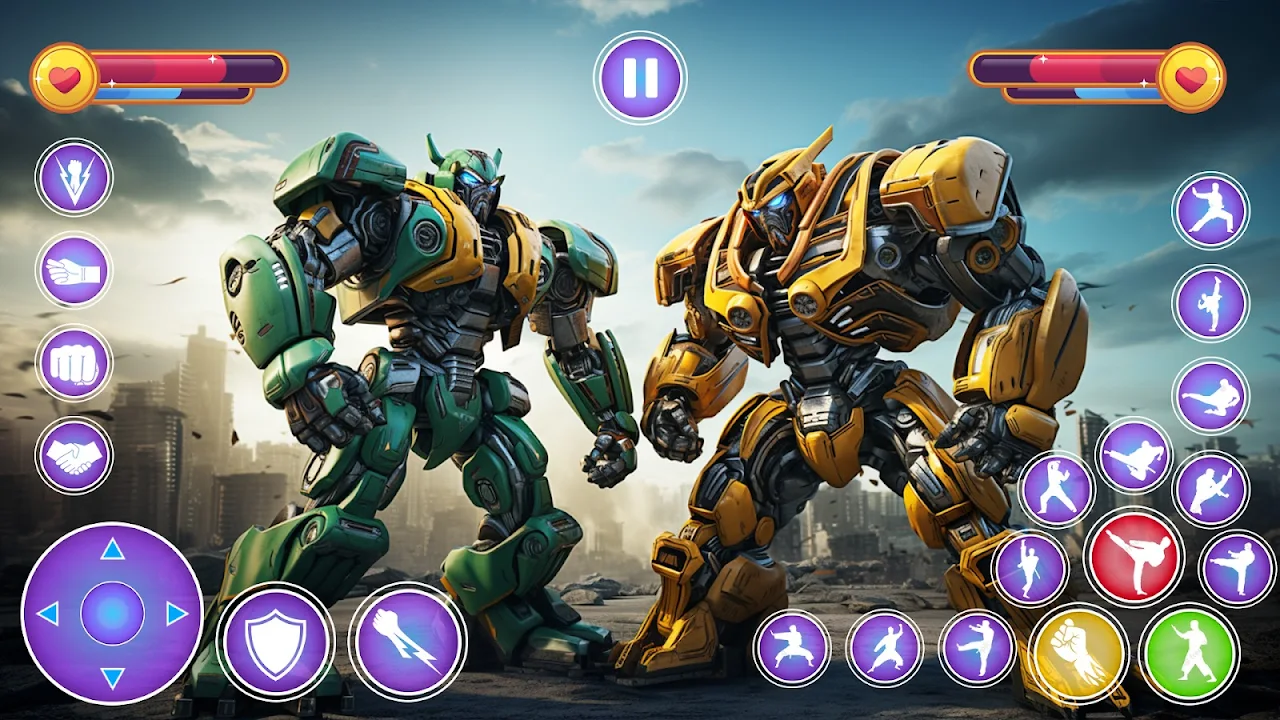
Task: Tap the power fist lightning icon
Action: click(74, 177)
